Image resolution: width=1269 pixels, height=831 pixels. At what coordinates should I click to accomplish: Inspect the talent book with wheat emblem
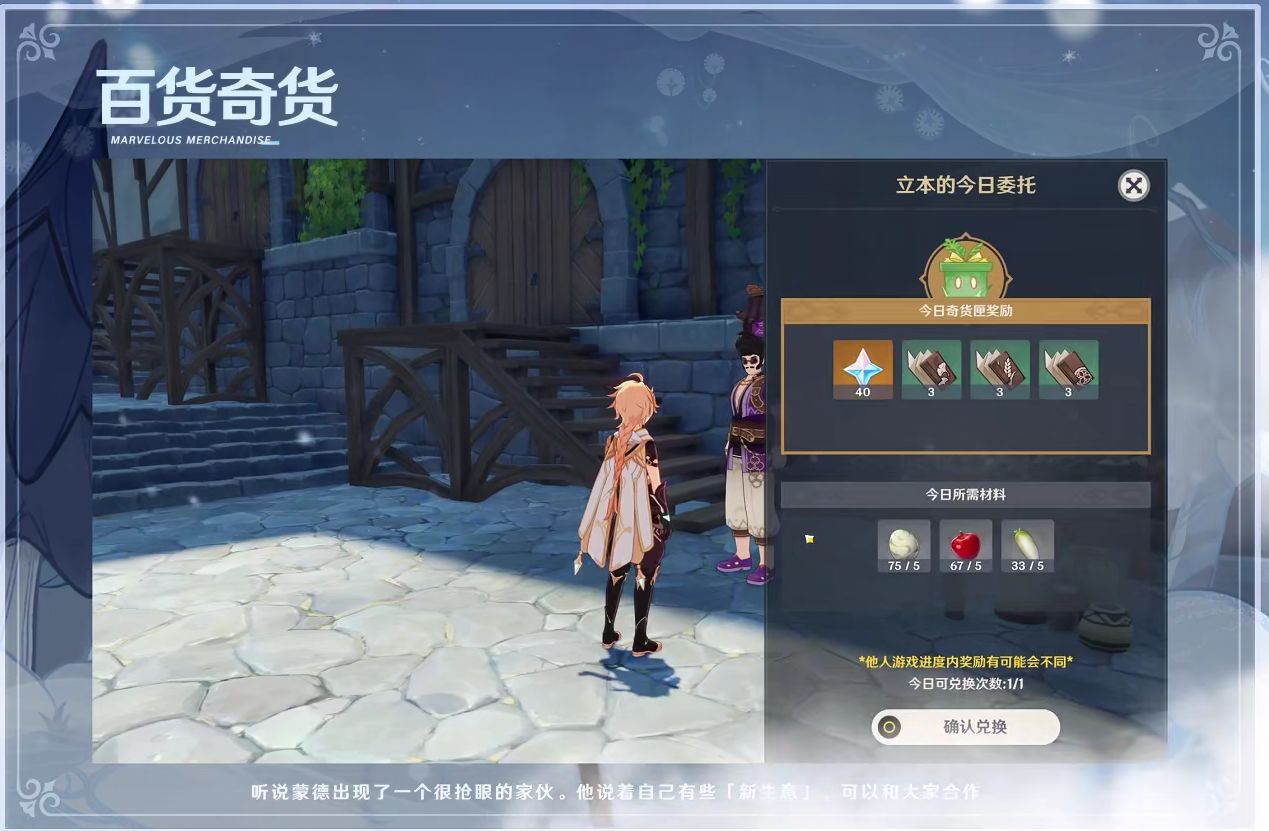pyautogui.click(x=999, y=369)
